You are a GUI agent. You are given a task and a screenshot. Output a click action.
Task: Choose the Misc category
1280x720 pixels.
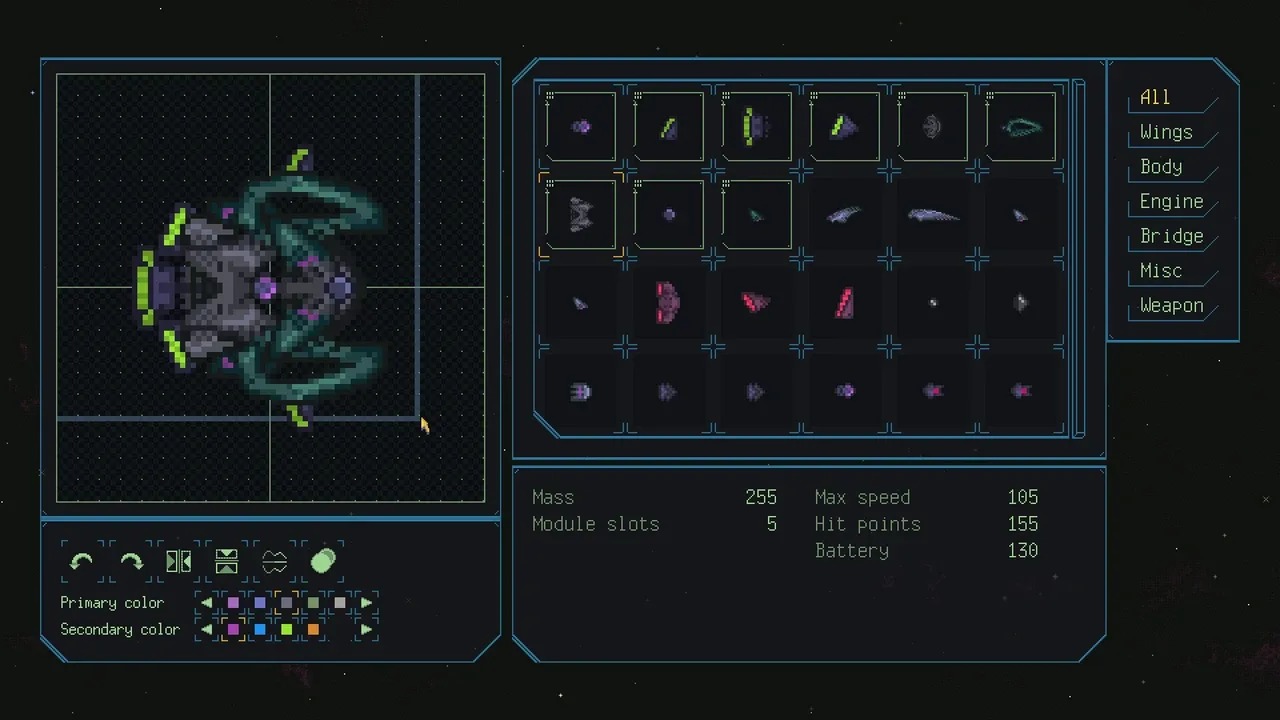tap(1161, 271)
